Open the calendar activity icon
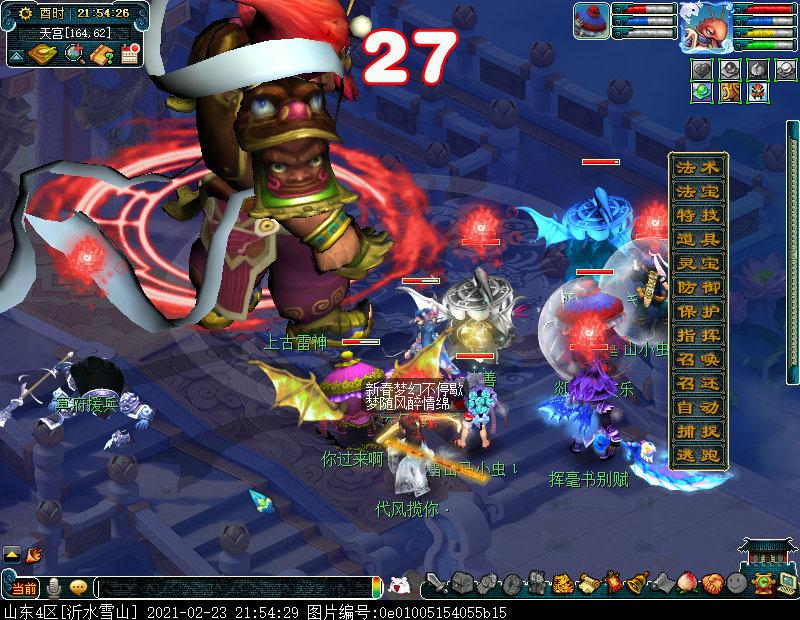The width and height of the screenshot is (800, 620). [128, 54]
